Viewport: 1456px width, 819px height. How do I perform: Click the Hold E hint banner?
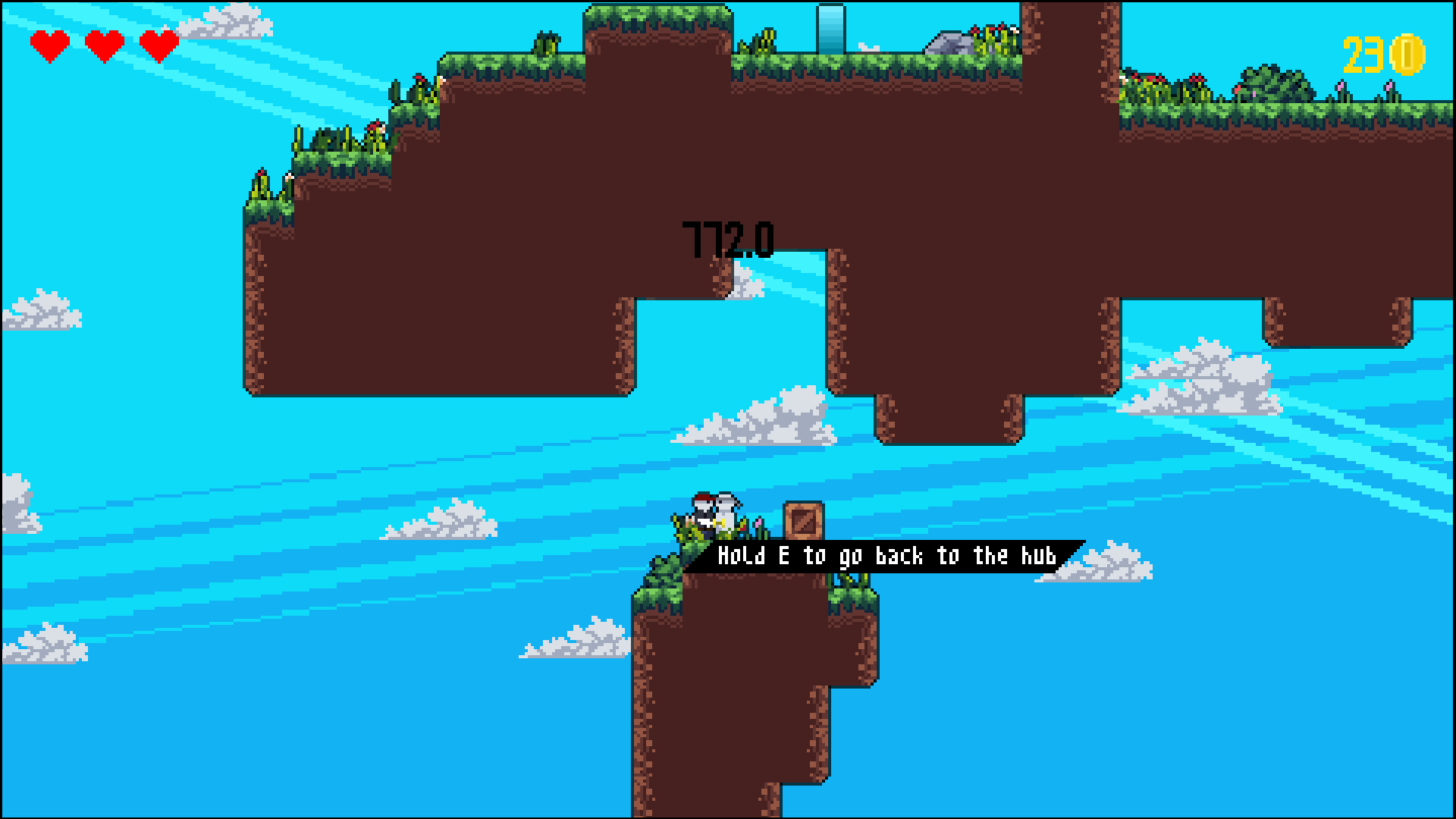(x=887, y=554)
